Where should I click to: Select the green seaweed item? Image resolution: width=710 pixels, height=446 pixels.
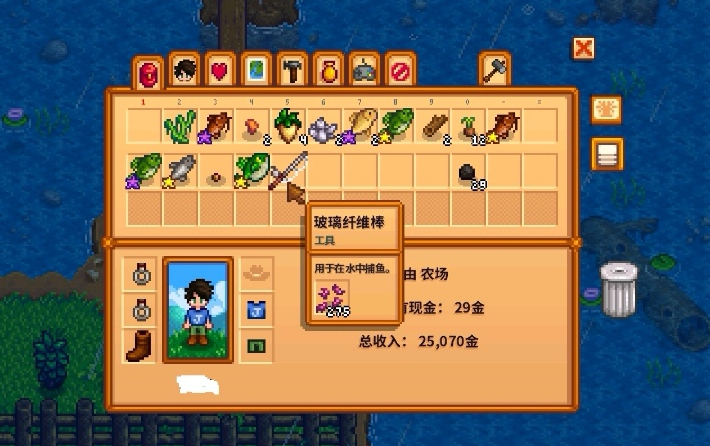tap(182, 127)
